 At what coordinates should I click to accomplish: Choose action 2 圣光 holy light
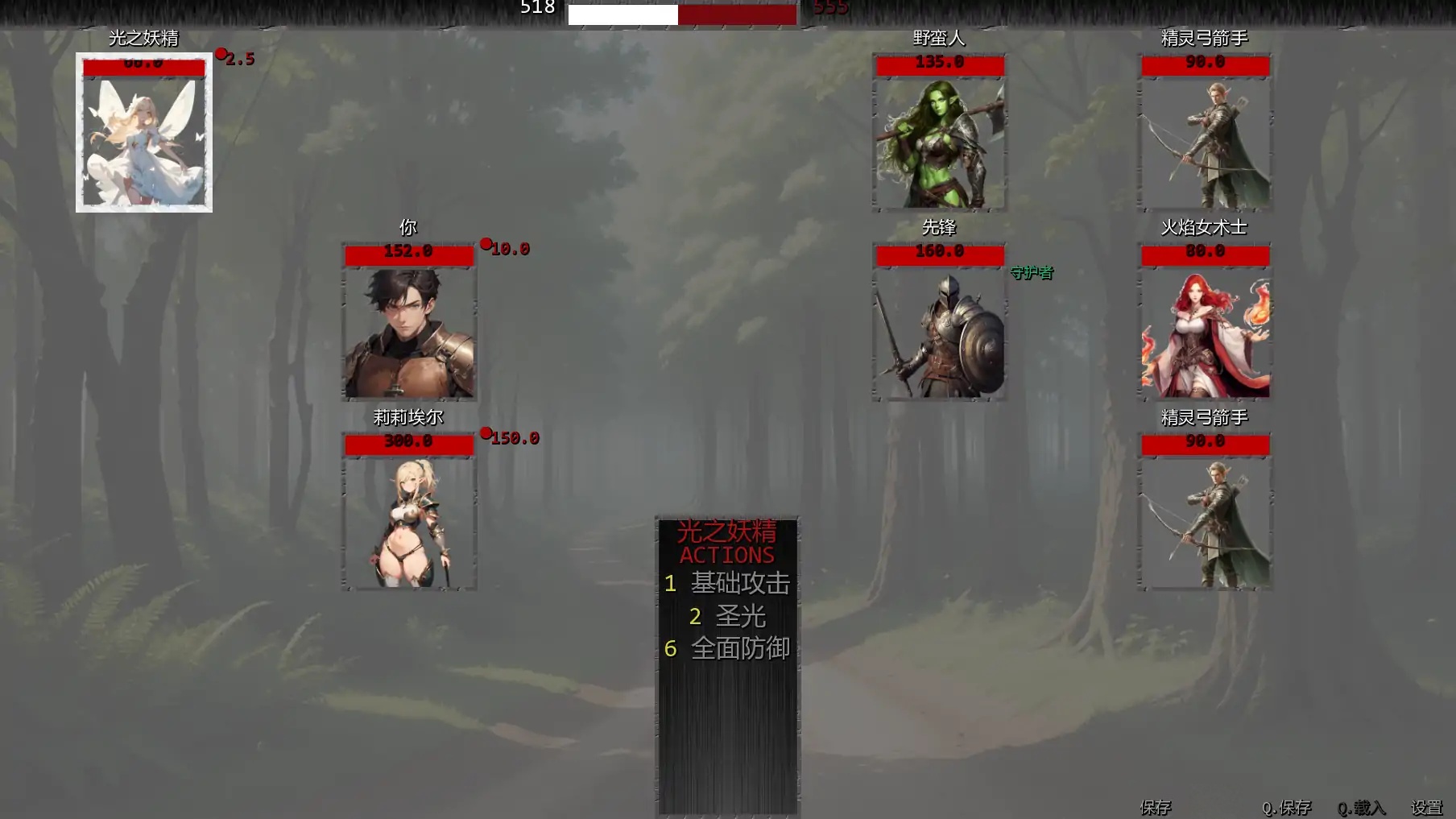tap(727, 616)
